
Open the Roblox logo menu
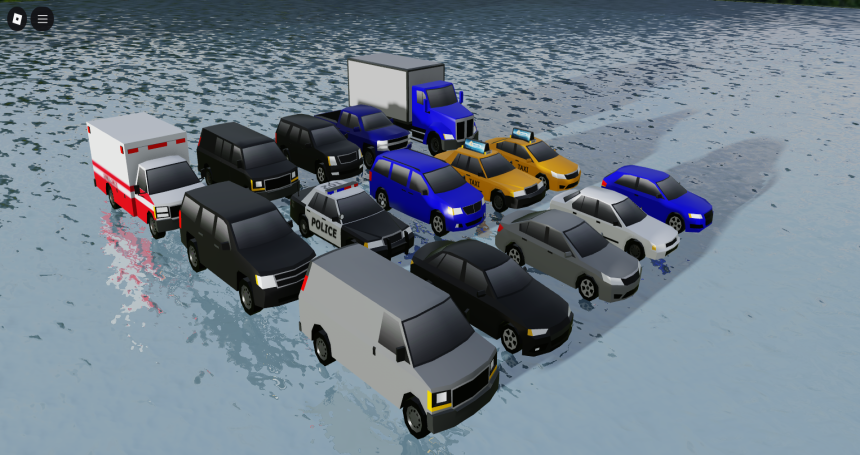(x=18, y=18)
